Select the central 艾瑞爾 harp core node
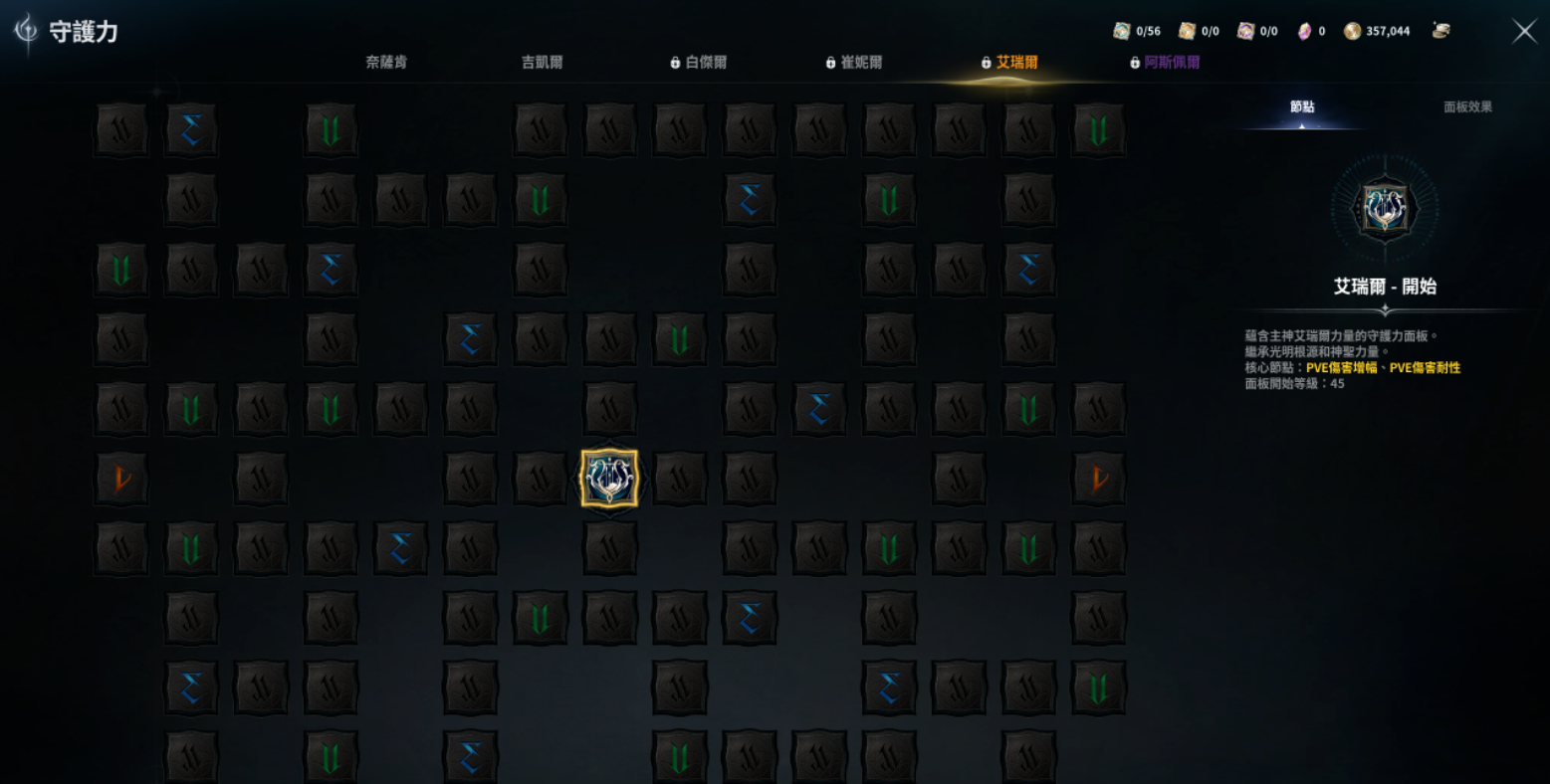1550x784 pixels. click(610, 479)
